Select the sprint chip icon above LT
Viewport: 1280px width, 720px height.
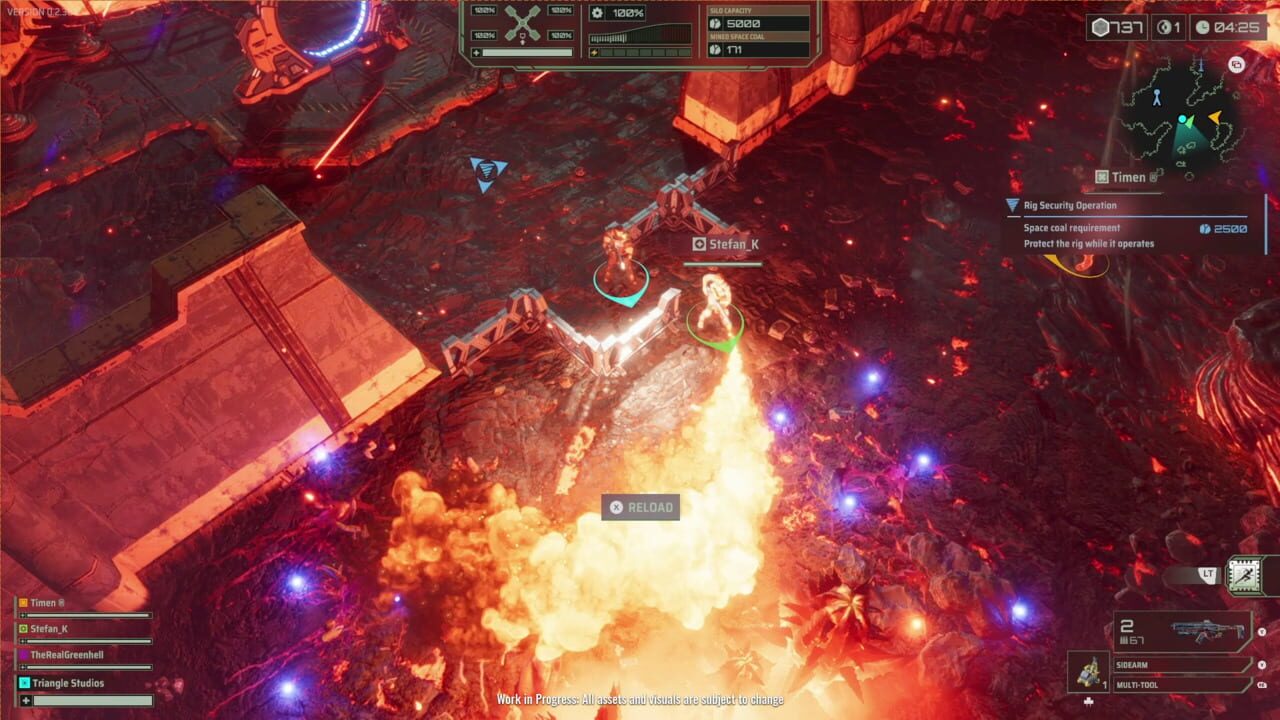click(1246, 576)
